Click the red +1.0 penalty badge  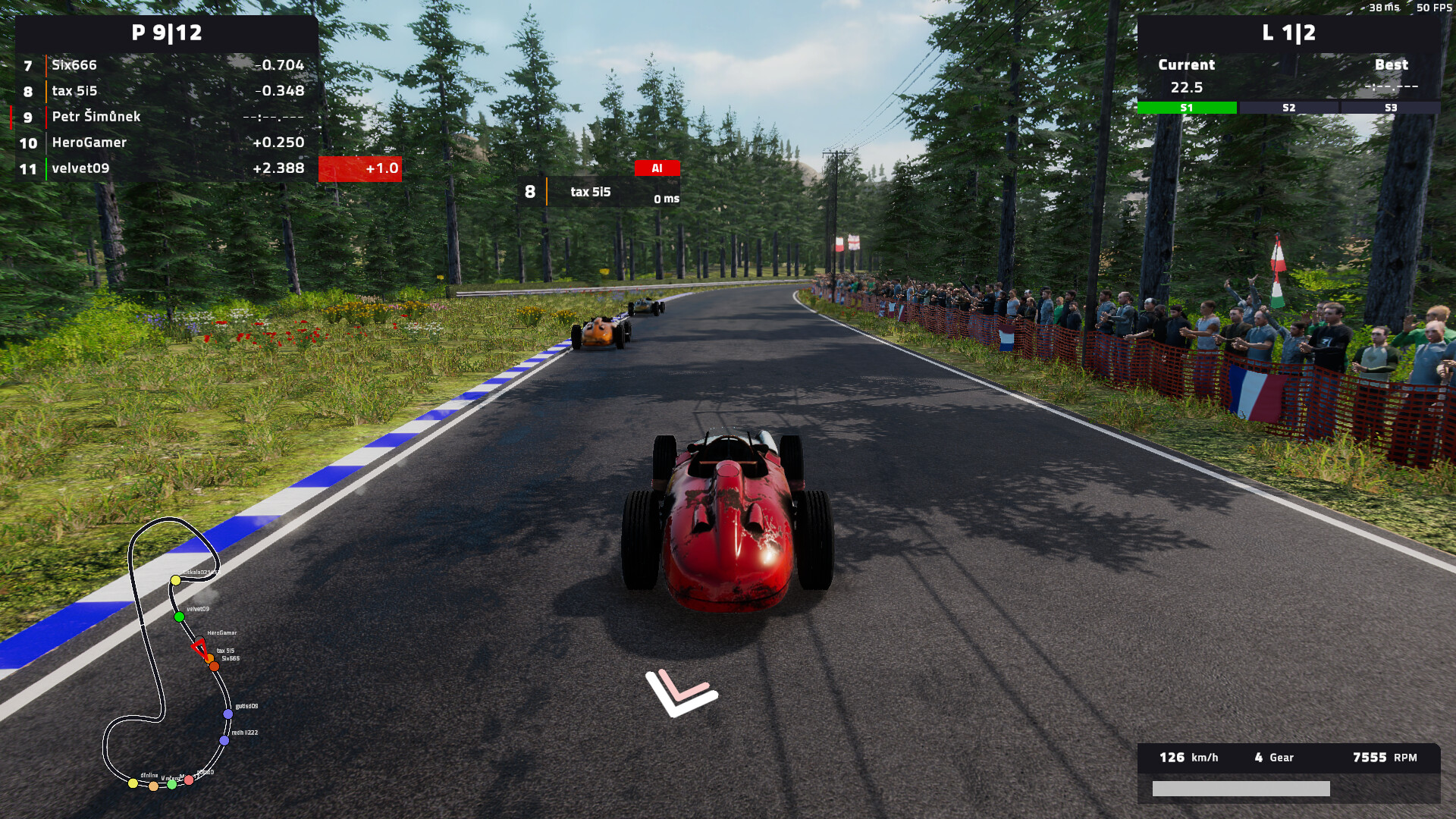pos(359,168)
